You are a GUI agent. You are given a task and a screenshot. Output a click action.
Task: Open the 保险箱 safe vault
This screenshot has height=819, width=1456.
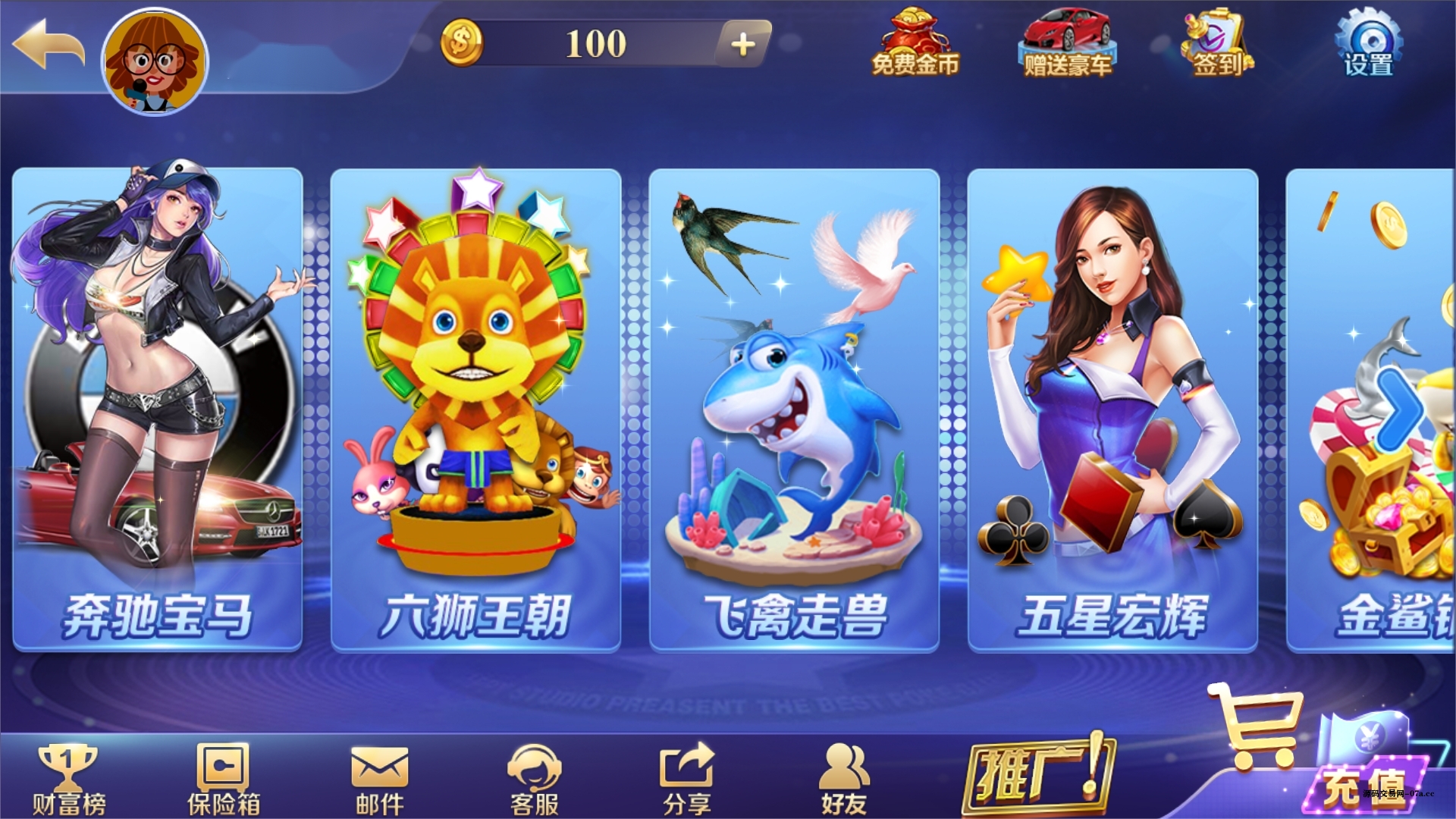(x=224, y=773)
